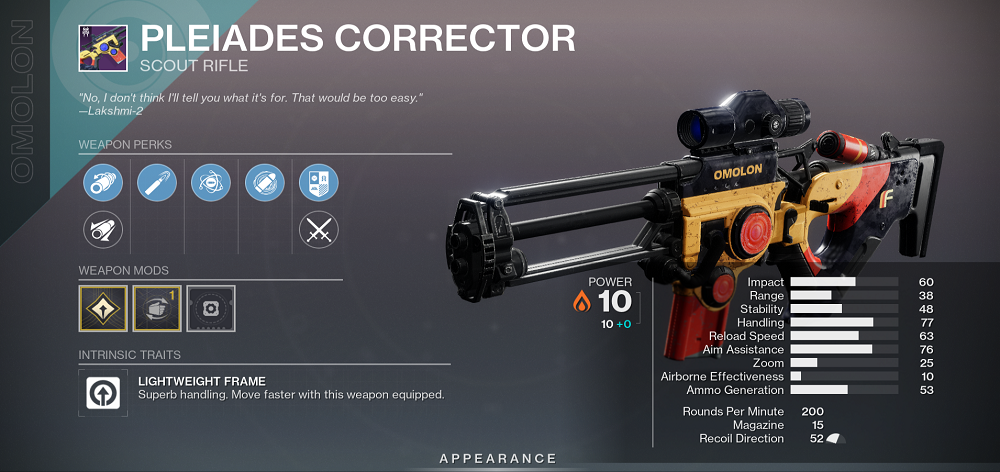The image size is (1000, 472).
Task: Open the weapon mod slot marked with 1
Action: coord(157,310)
